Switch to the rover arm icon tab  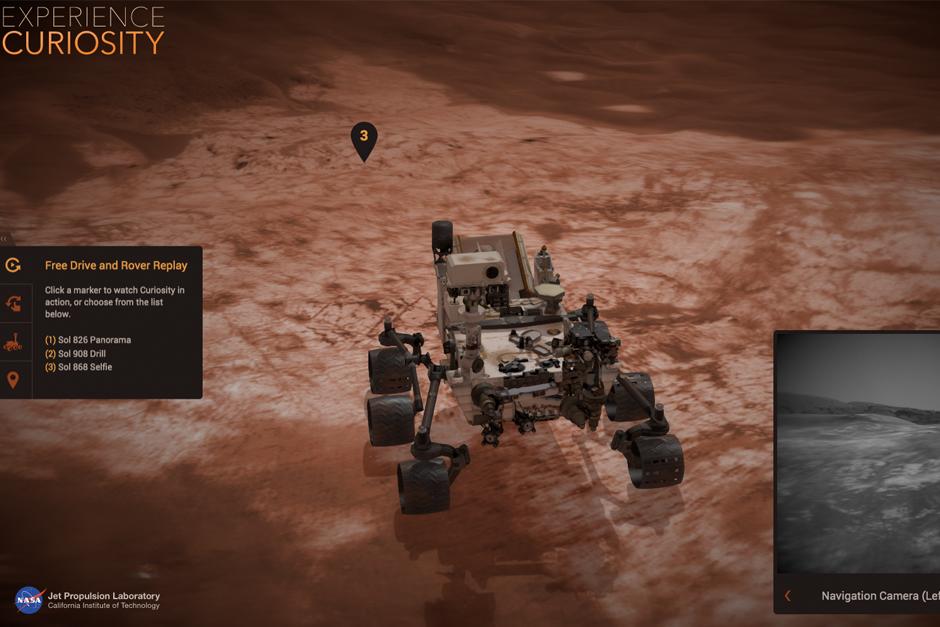click(13, 342)
